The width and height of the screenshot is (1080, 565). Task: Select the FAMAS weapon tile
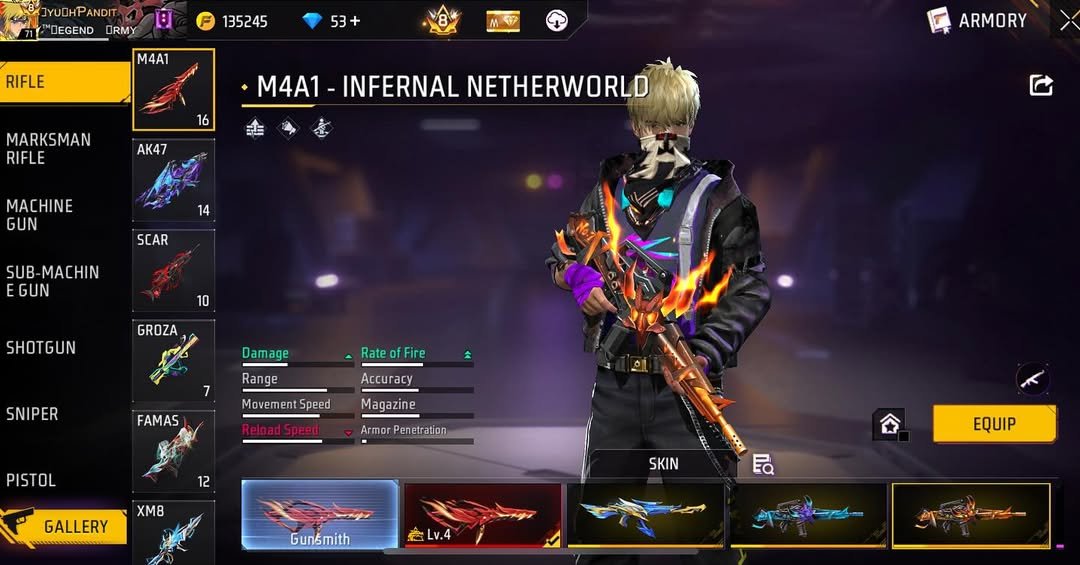[x=173, y=451]
